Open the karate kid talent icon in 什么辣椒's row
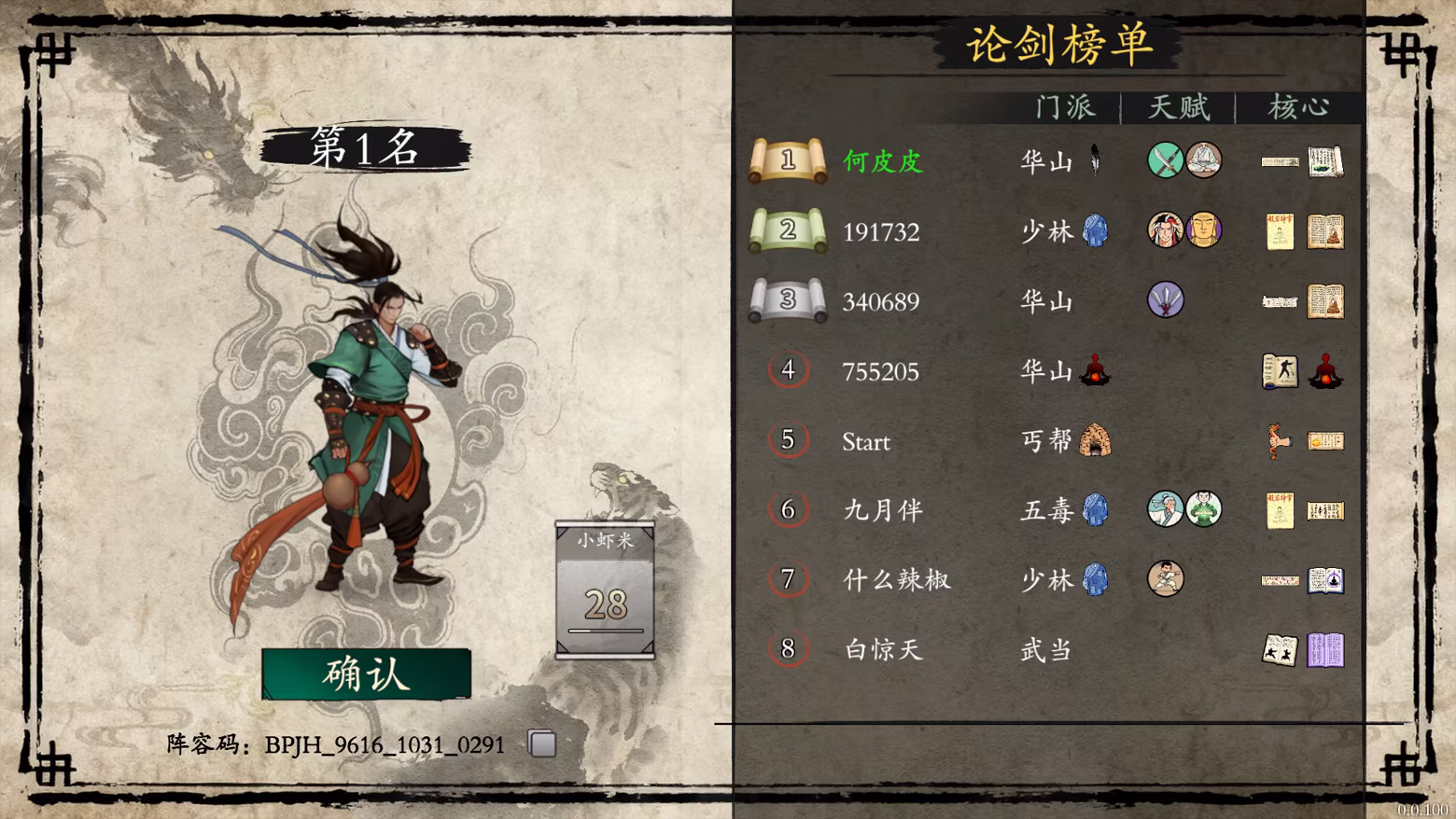1456x819 pixels. coord(1165,579)
